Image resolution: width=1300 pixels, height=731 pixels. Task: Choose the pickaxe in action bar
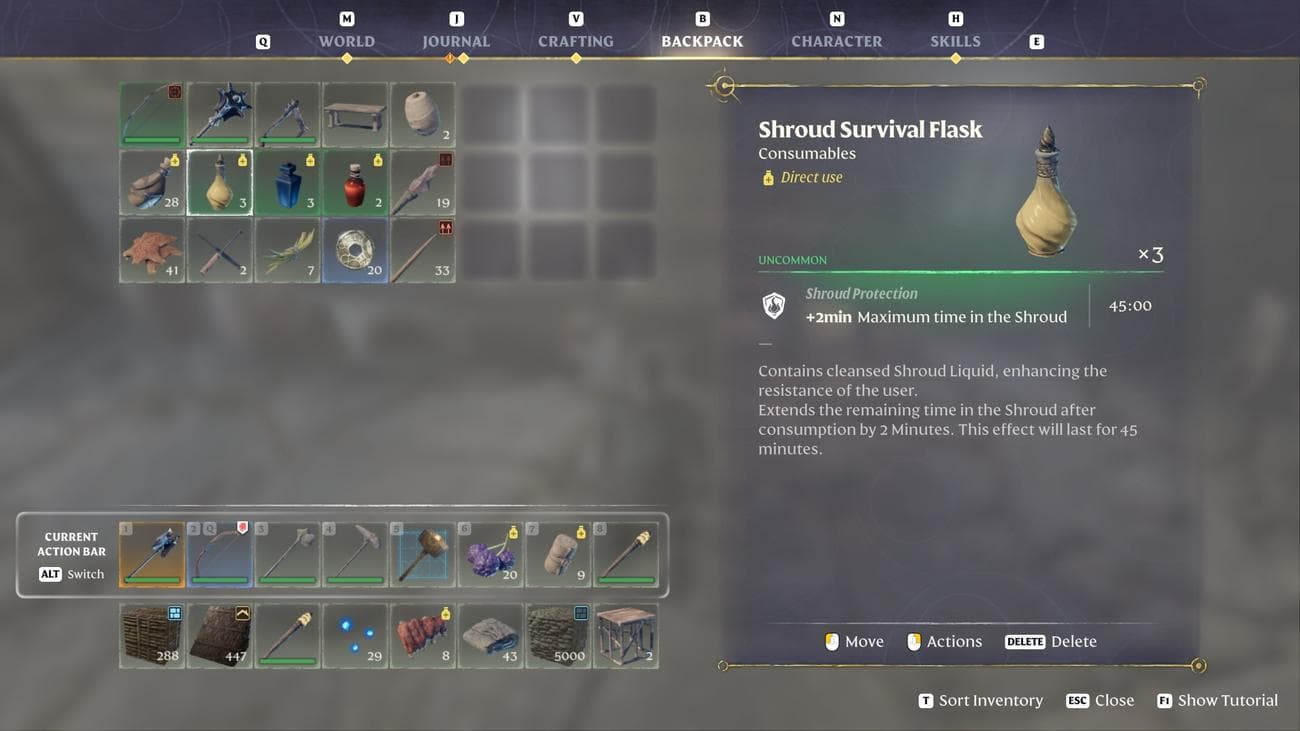tap(355, 553)
